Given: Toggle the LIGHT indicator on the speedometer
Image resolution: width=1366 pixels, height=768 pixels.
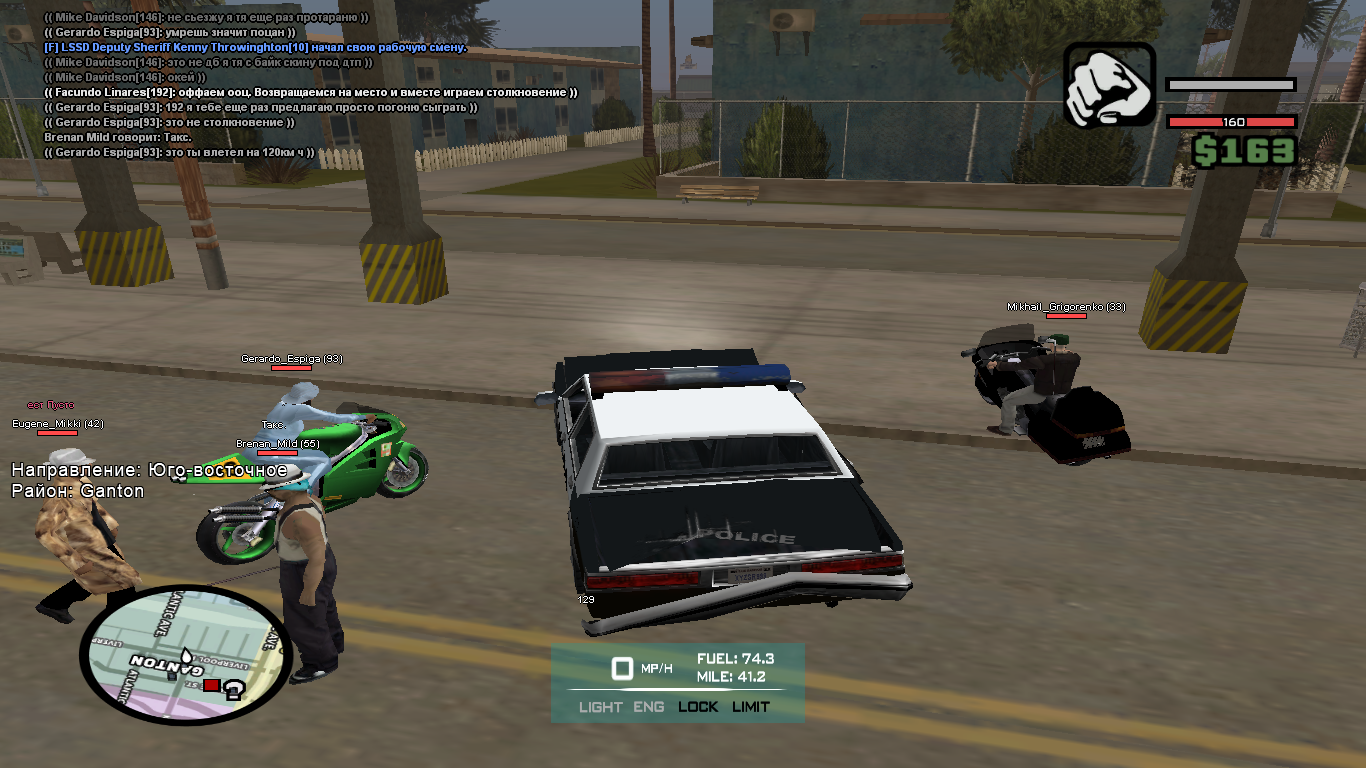Looking at the screenshot, I should [600, 707].
